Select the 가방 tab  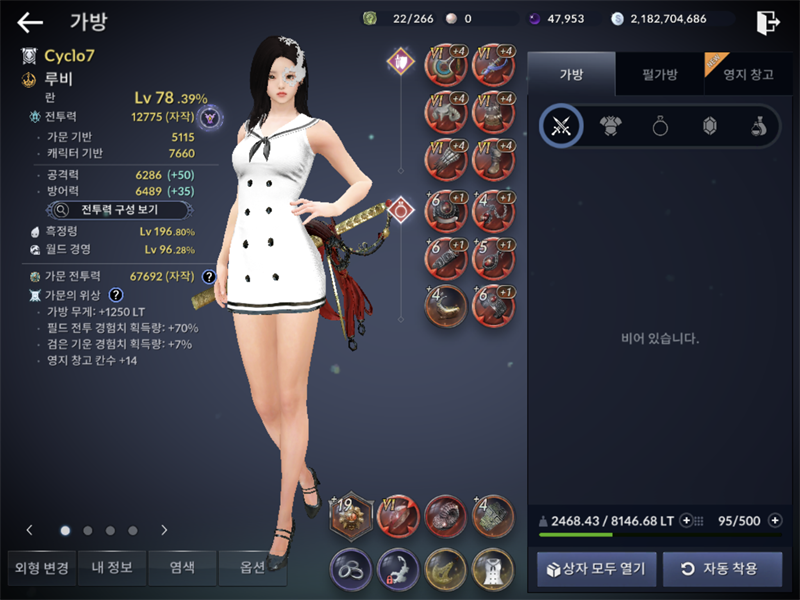pos(571,75)
